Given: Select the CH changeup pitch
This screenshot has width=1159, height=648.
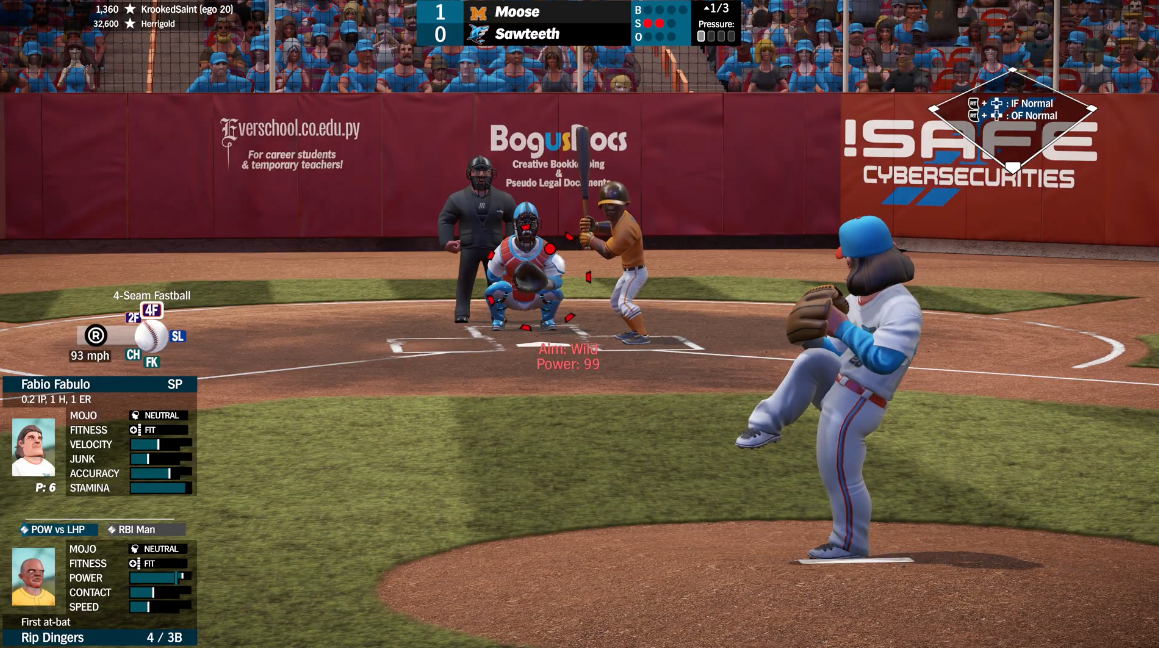Looking at the screenshot, I should tap(133, 354).
